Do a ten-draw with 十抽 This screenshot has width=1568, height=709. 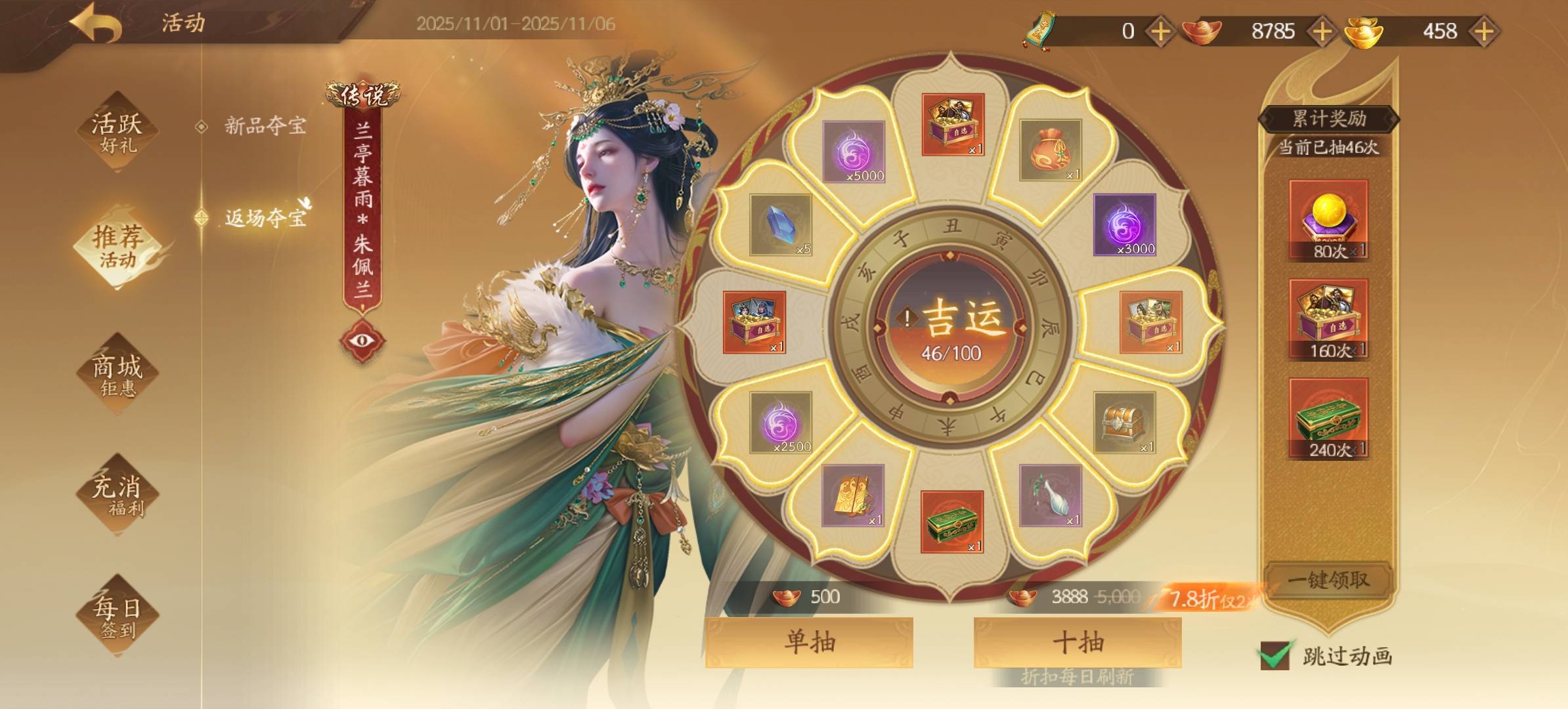(1078, 641)
